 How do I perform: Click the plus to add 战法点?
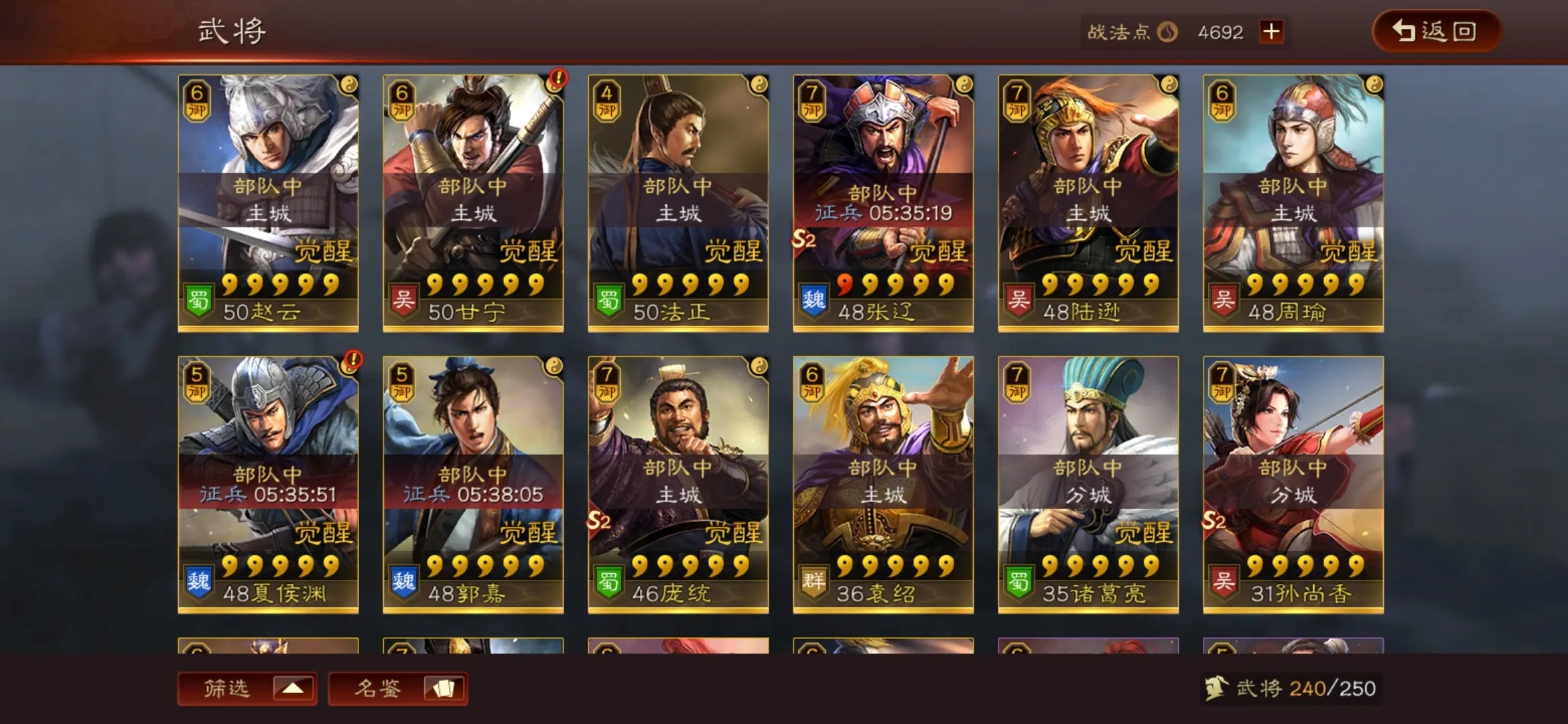1270,31
